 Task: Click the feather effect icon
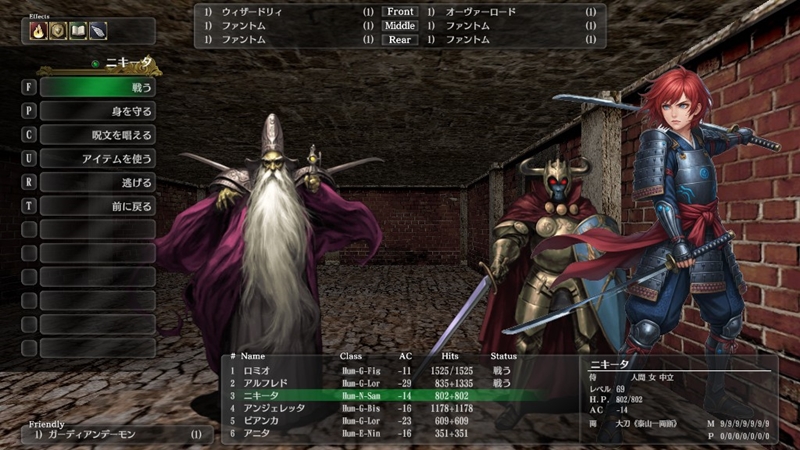[x=97, y=31]
